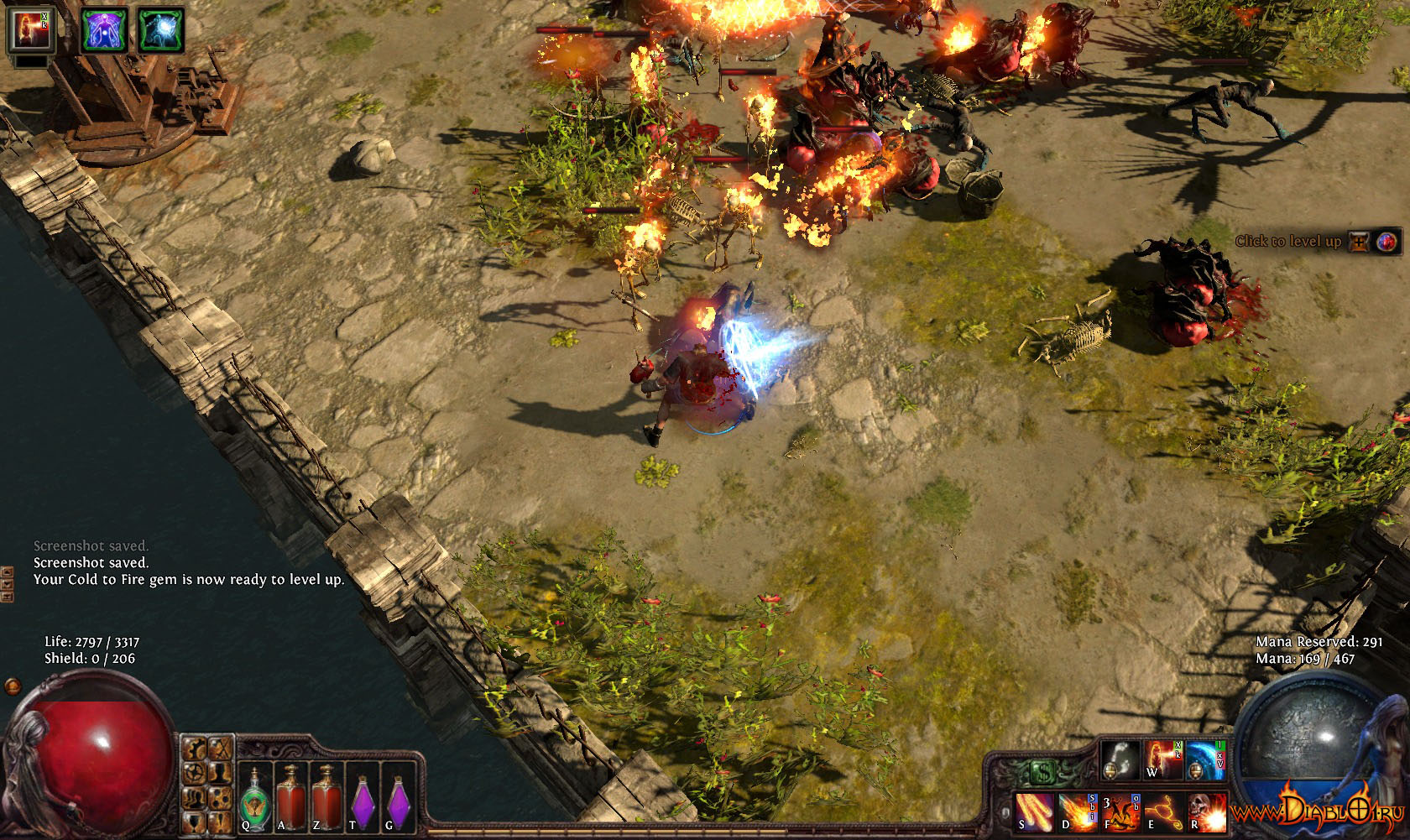Select the blue vortex skill slot
The width and height of the screenshot is (1410, 840).
(x=1205, y=759)
